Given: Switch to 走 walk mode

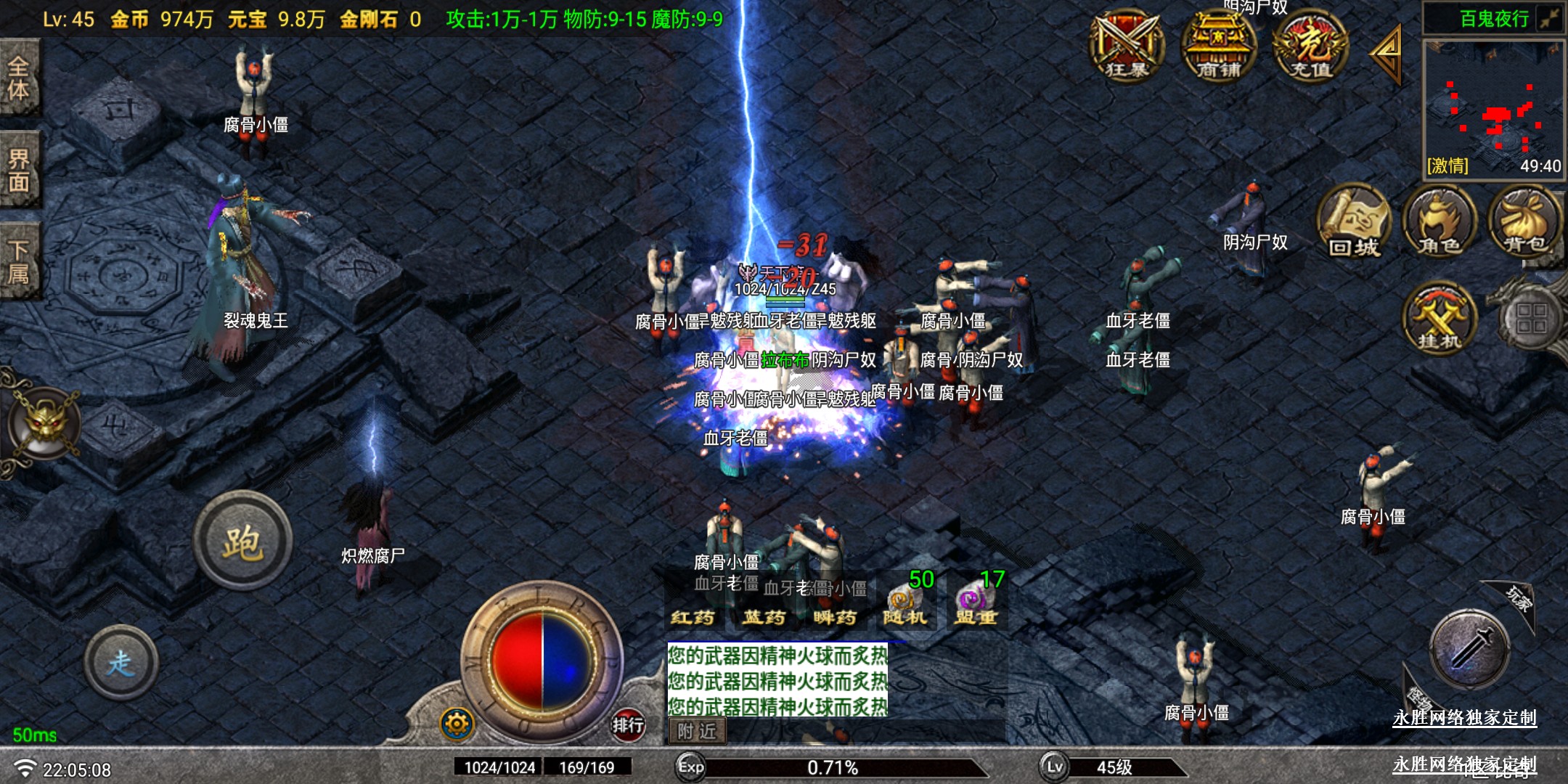Looking at the screenshot, I should coord(121,662).
